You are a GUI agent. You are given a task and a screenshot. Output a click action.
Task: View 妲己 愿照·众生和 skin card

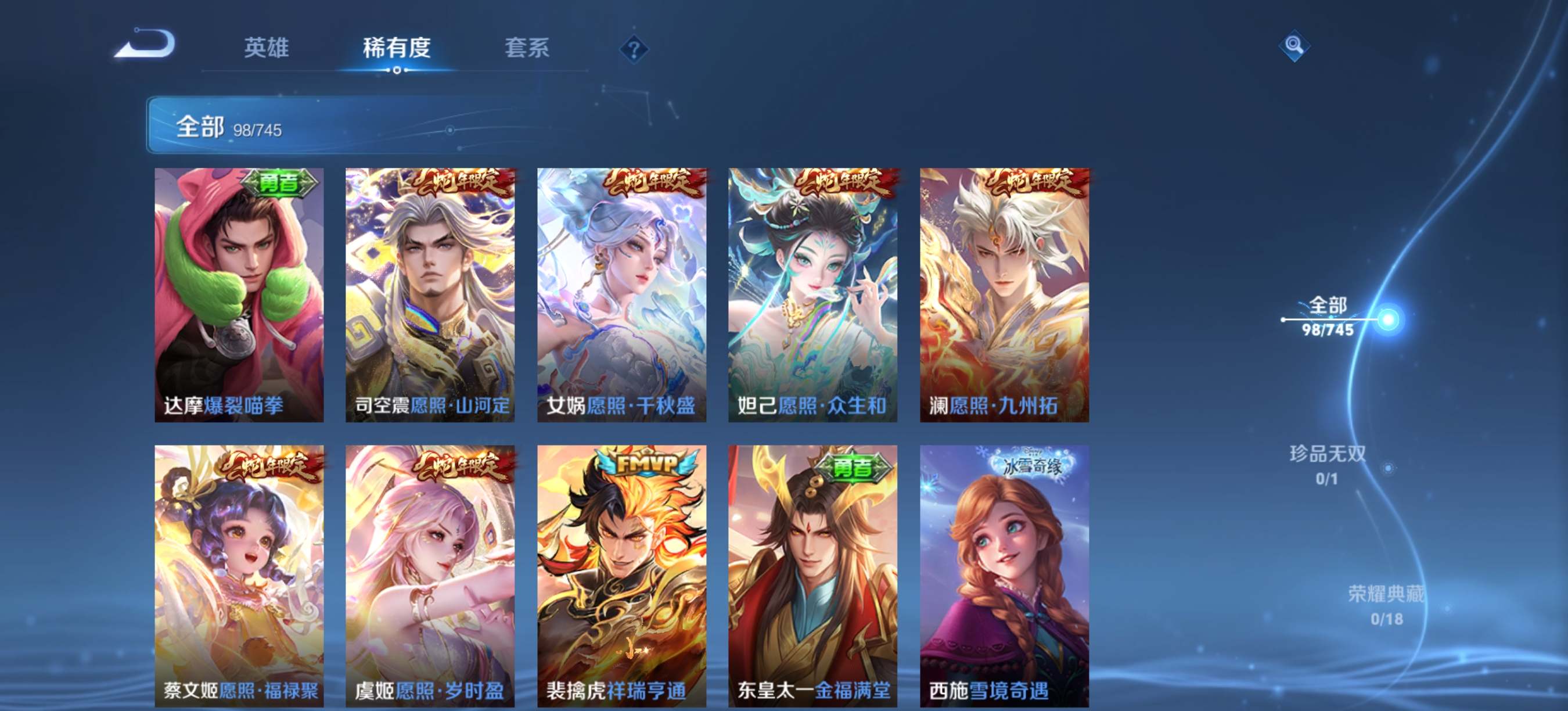click(x=812, y=295)
